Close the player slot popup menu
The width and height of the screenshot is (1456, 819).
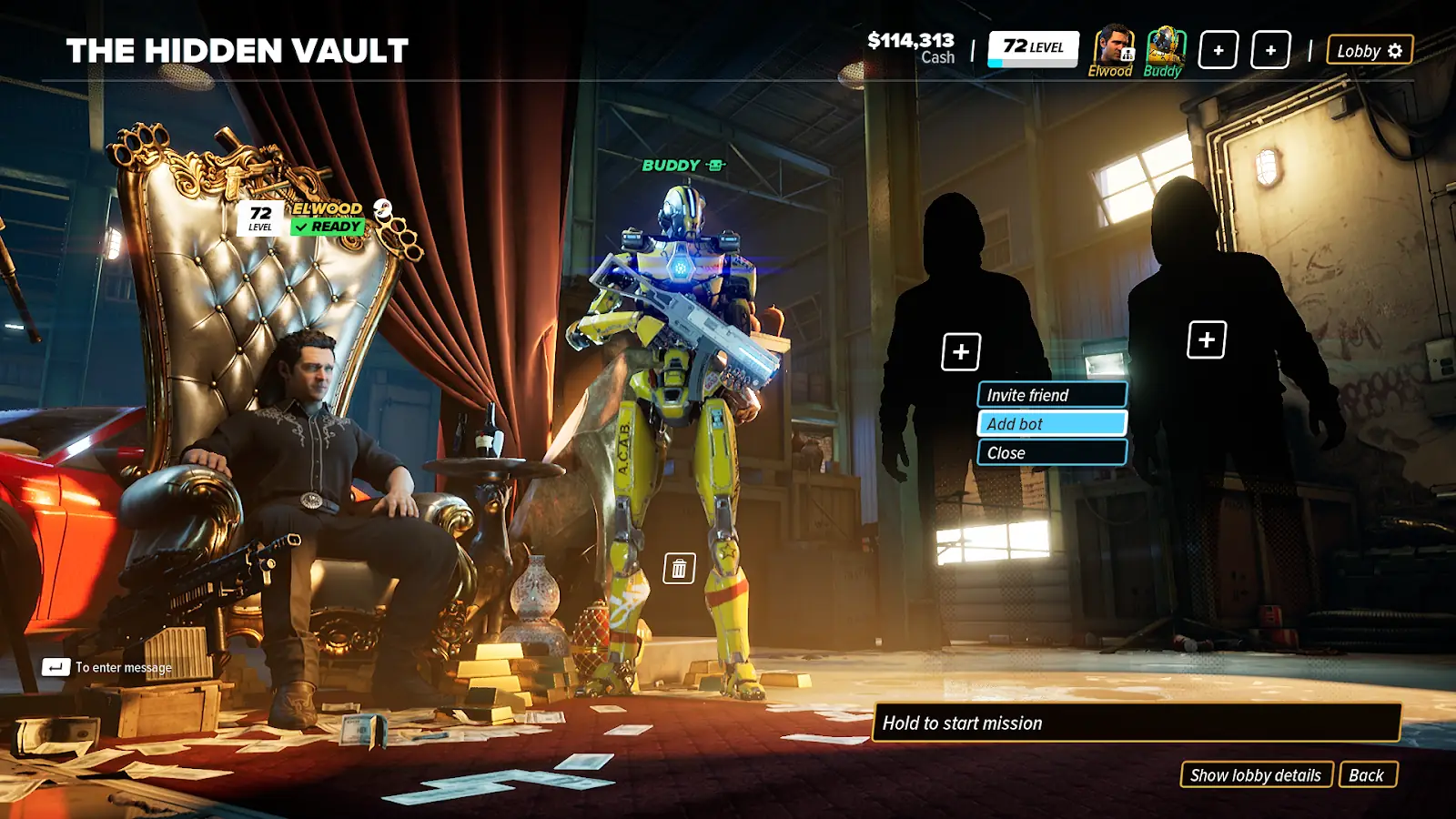tap(1051, 453)
